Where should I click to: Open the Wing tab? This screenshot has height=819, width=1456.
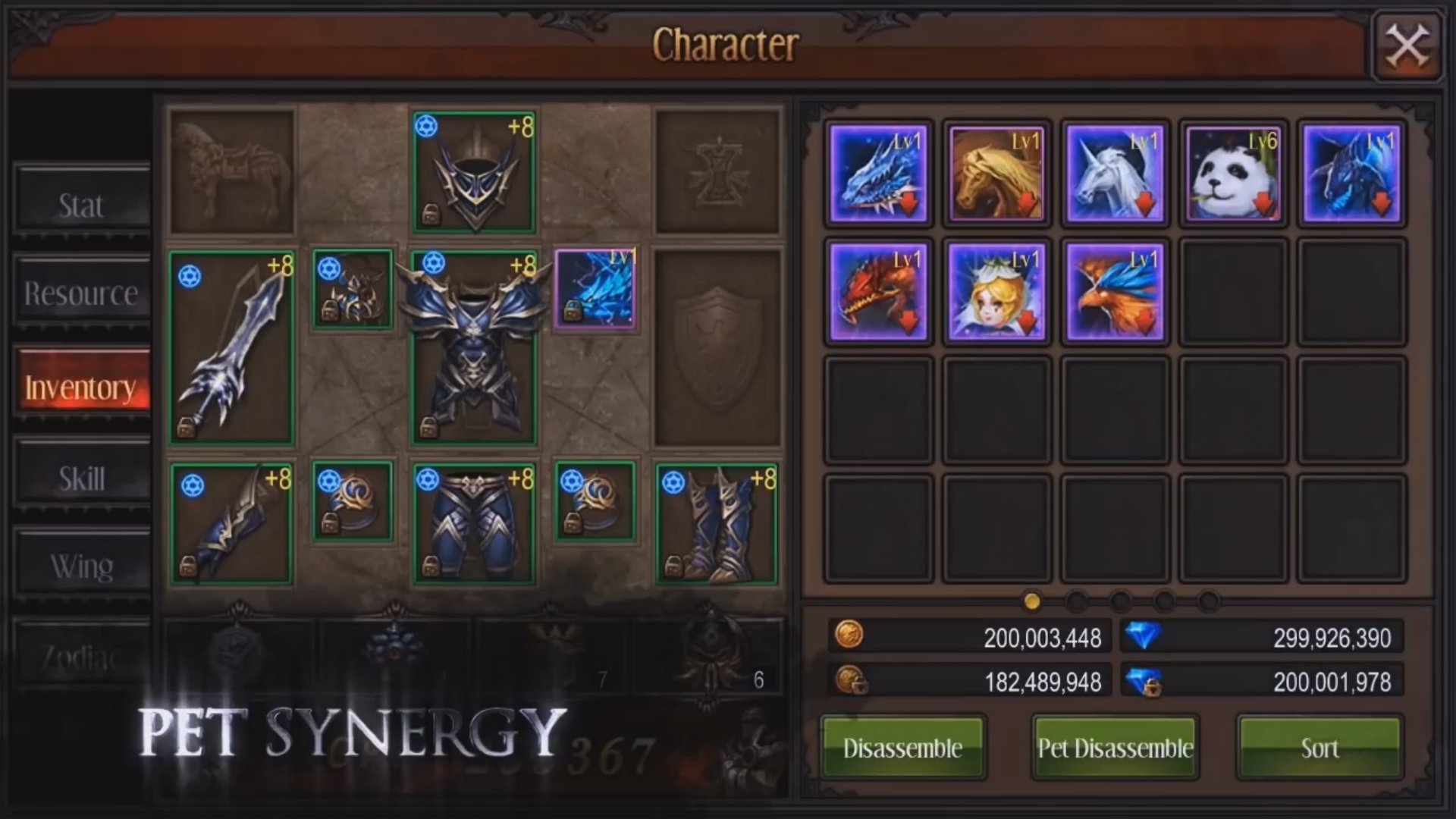pyautogui.click(x=79, y=564)
